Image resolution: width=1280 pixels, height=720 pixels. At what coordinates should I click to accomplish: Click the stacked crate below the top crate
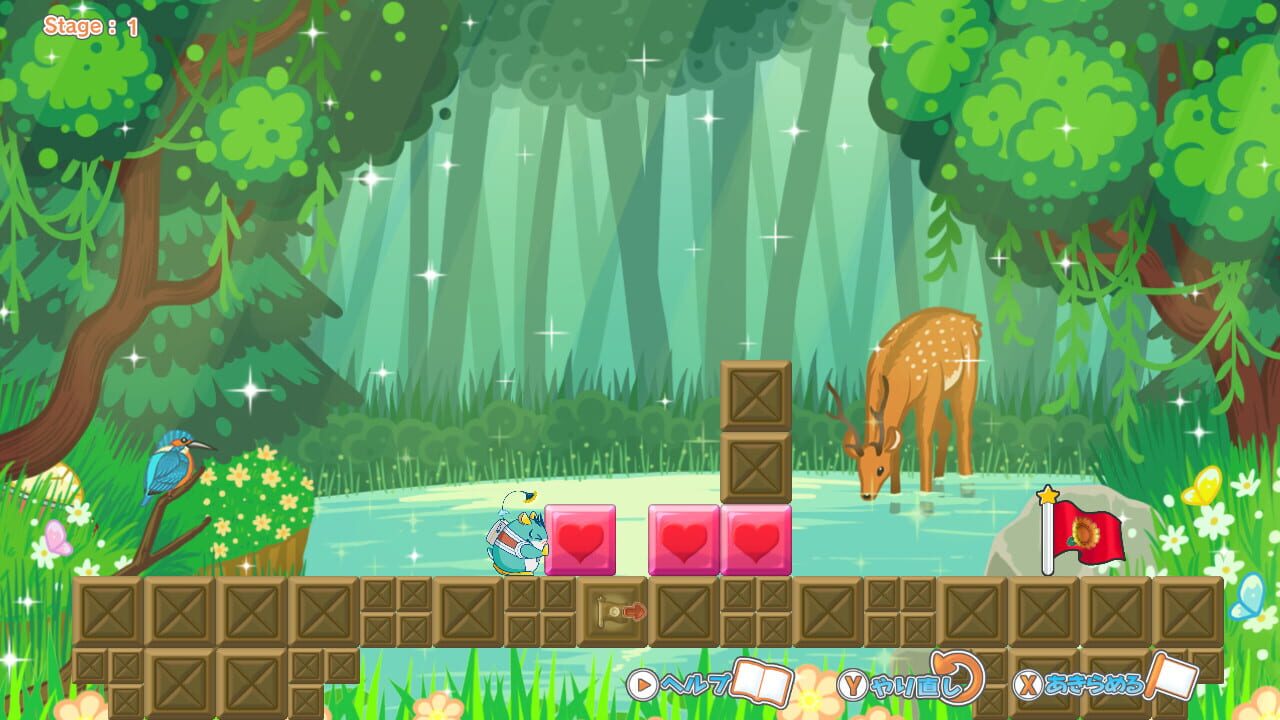coord(753,466)
